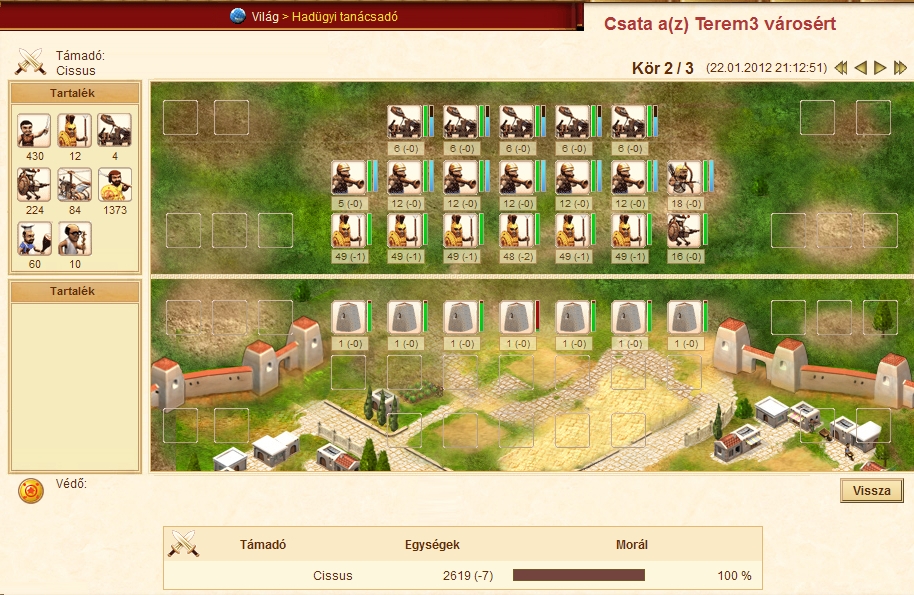Select the hoplite reserve icon with 12
Viewport: 914px width, 595px height.
point(74,131)
